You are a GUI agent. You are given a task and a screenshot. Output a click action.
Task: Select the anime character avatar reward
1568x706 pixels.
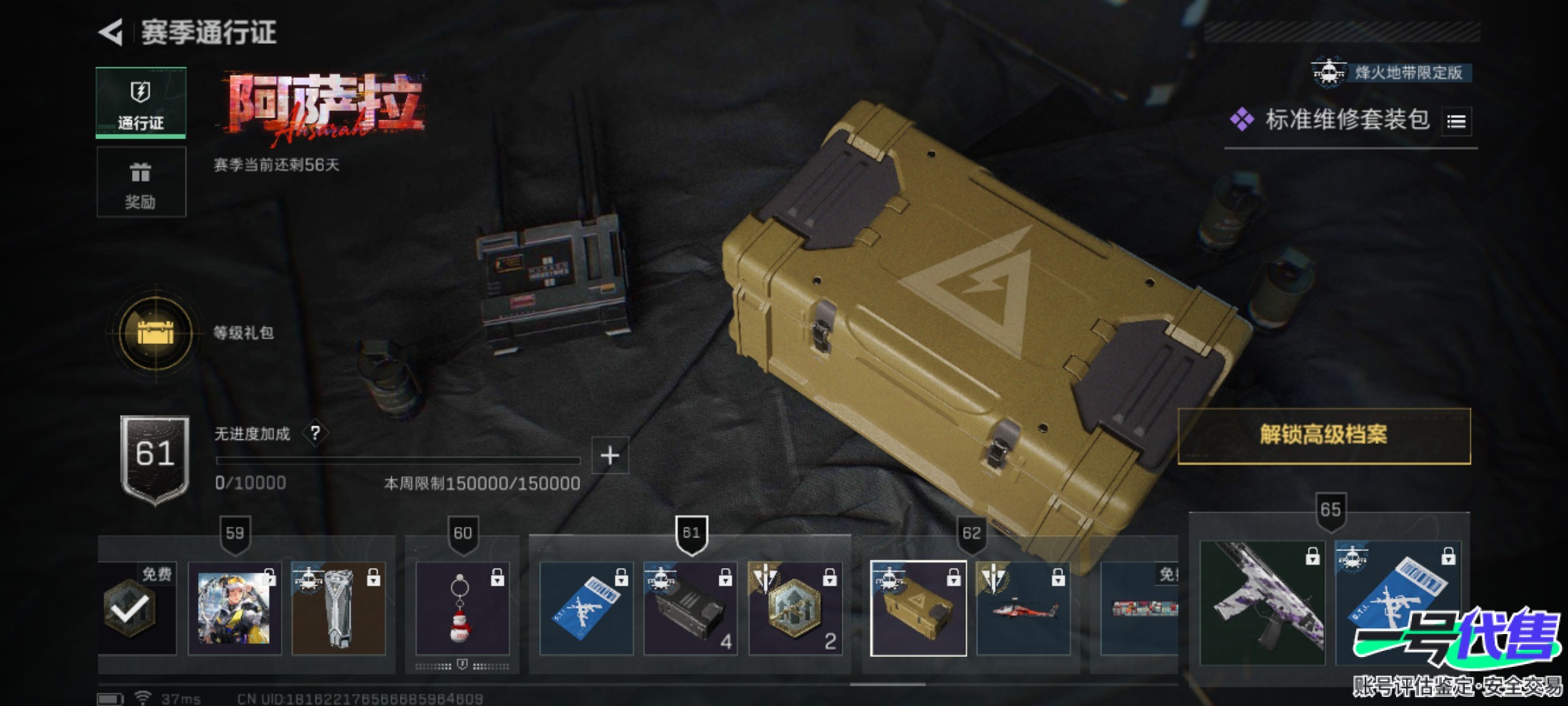235,609
